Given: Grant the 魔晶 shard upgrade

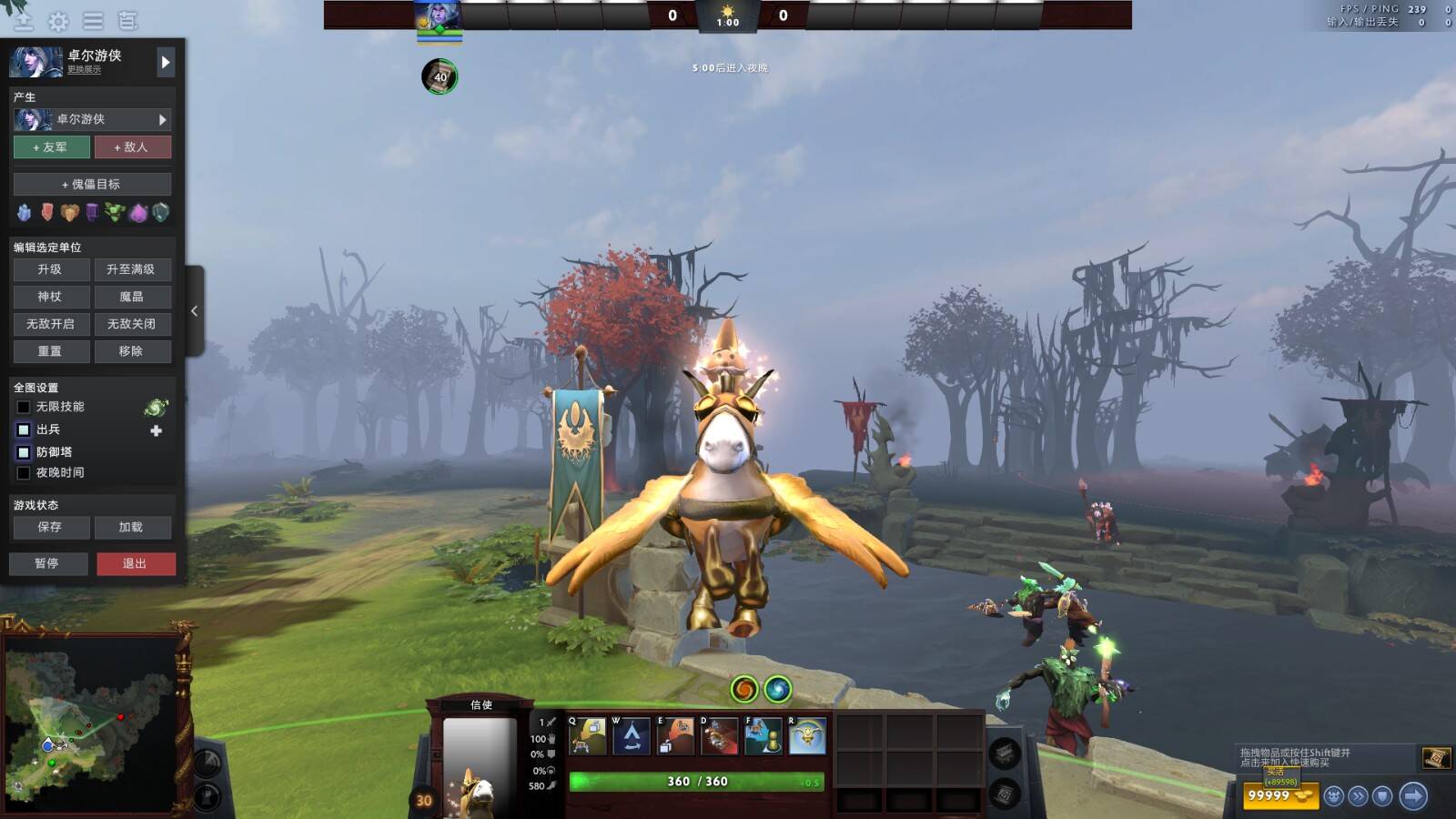Looking at the screenshot, I should tap(132, 297).
